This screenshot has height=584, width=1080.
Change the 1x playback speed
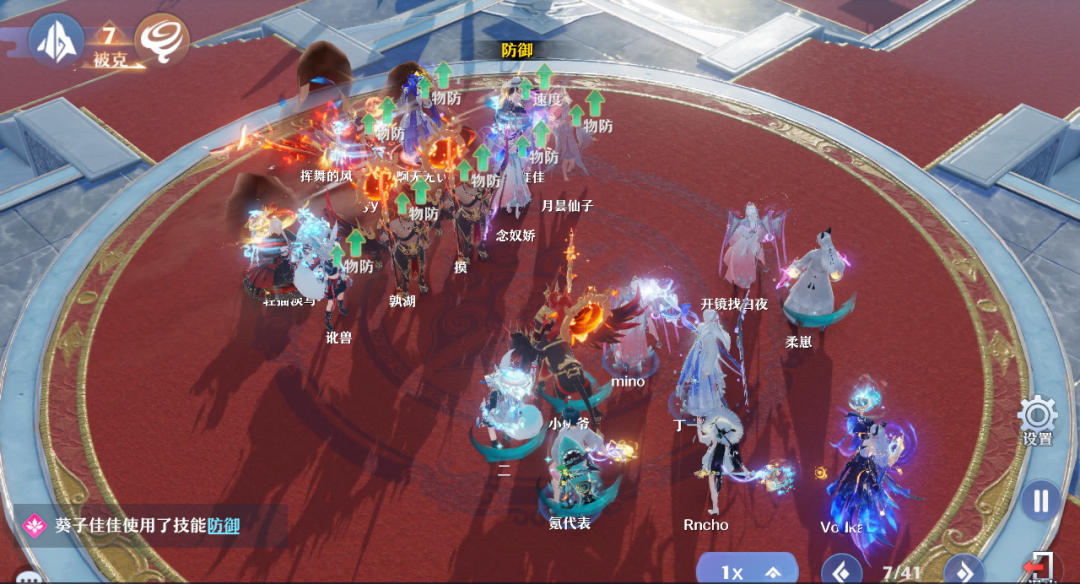coord(747,571)
